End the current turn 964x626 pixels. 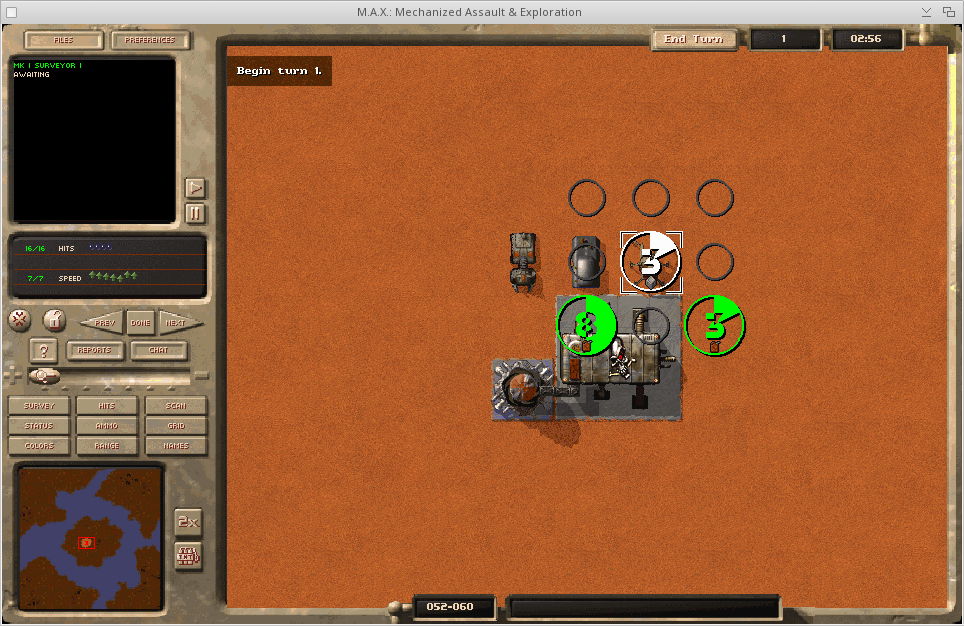coord(694,39)
